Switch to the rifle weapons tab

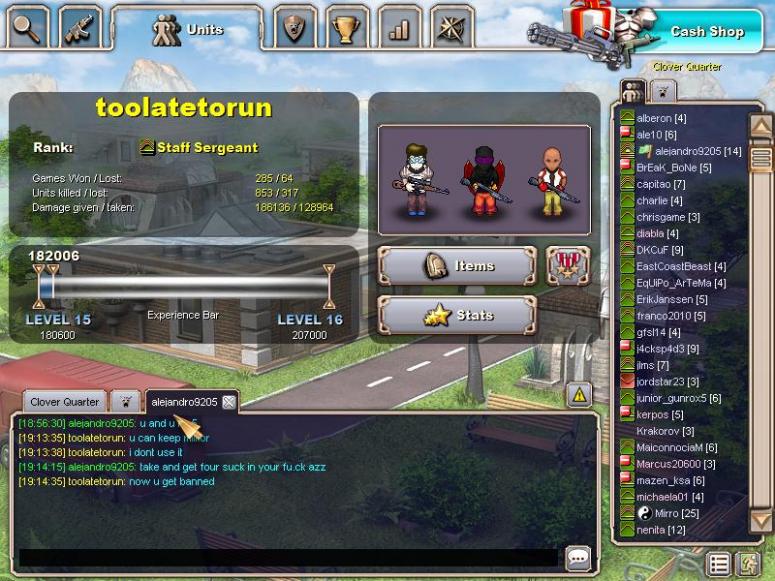point(80,27)
